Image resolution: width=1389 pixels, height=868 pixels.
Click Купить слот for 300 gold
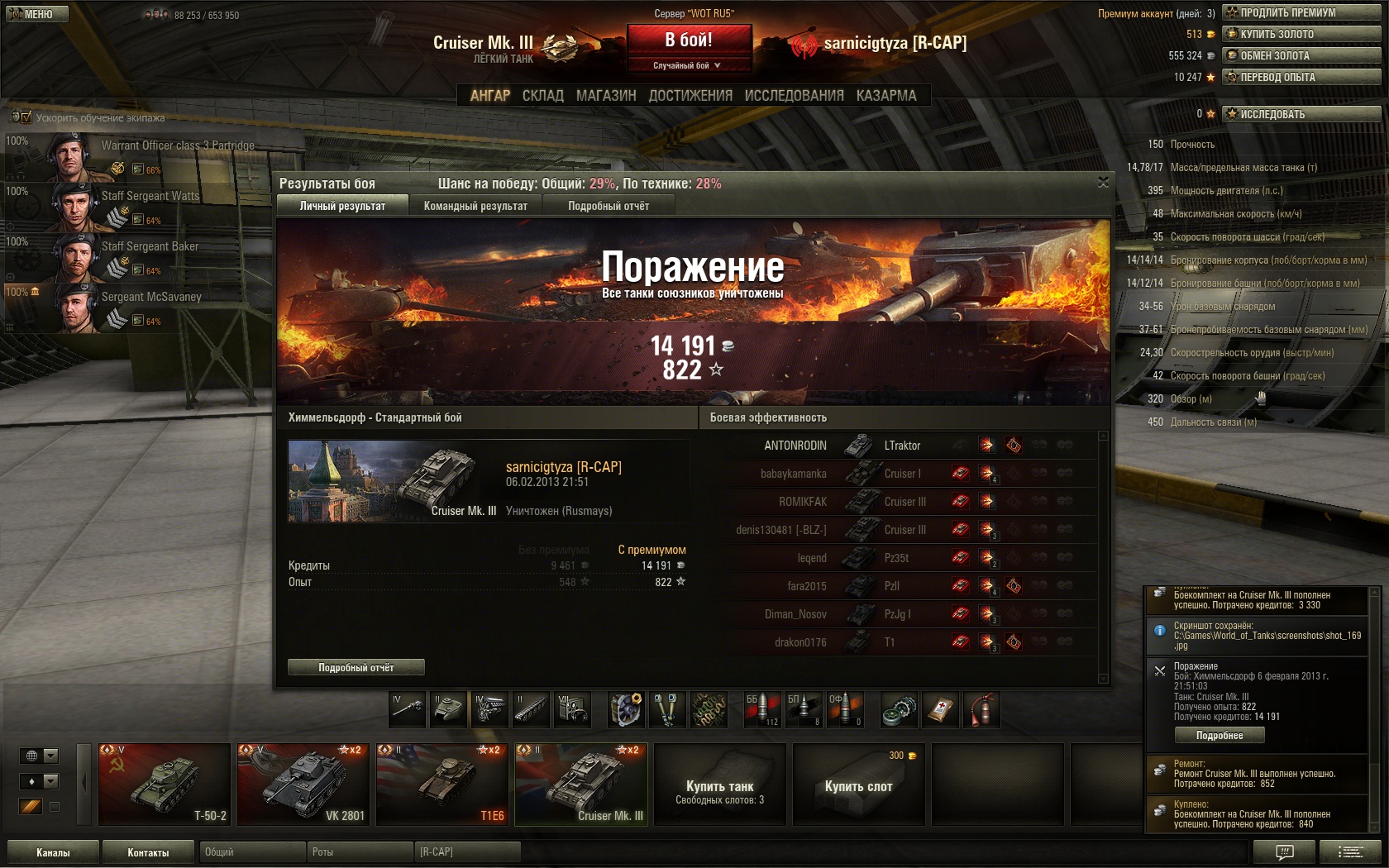858,785
